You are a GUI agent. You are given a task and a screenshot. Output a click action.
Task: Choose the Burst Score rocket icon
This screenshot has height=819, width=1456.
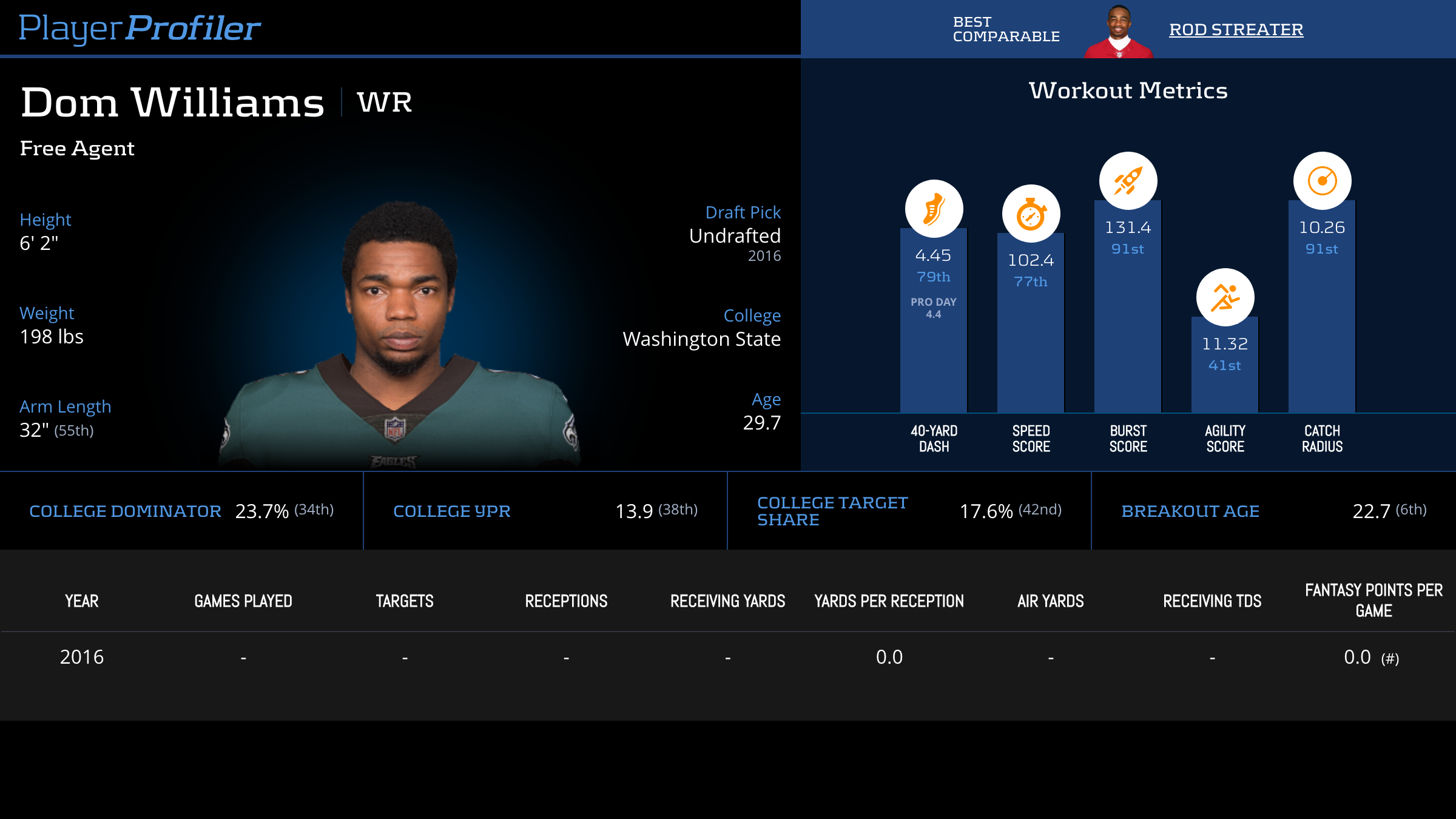coord(1128,181)
